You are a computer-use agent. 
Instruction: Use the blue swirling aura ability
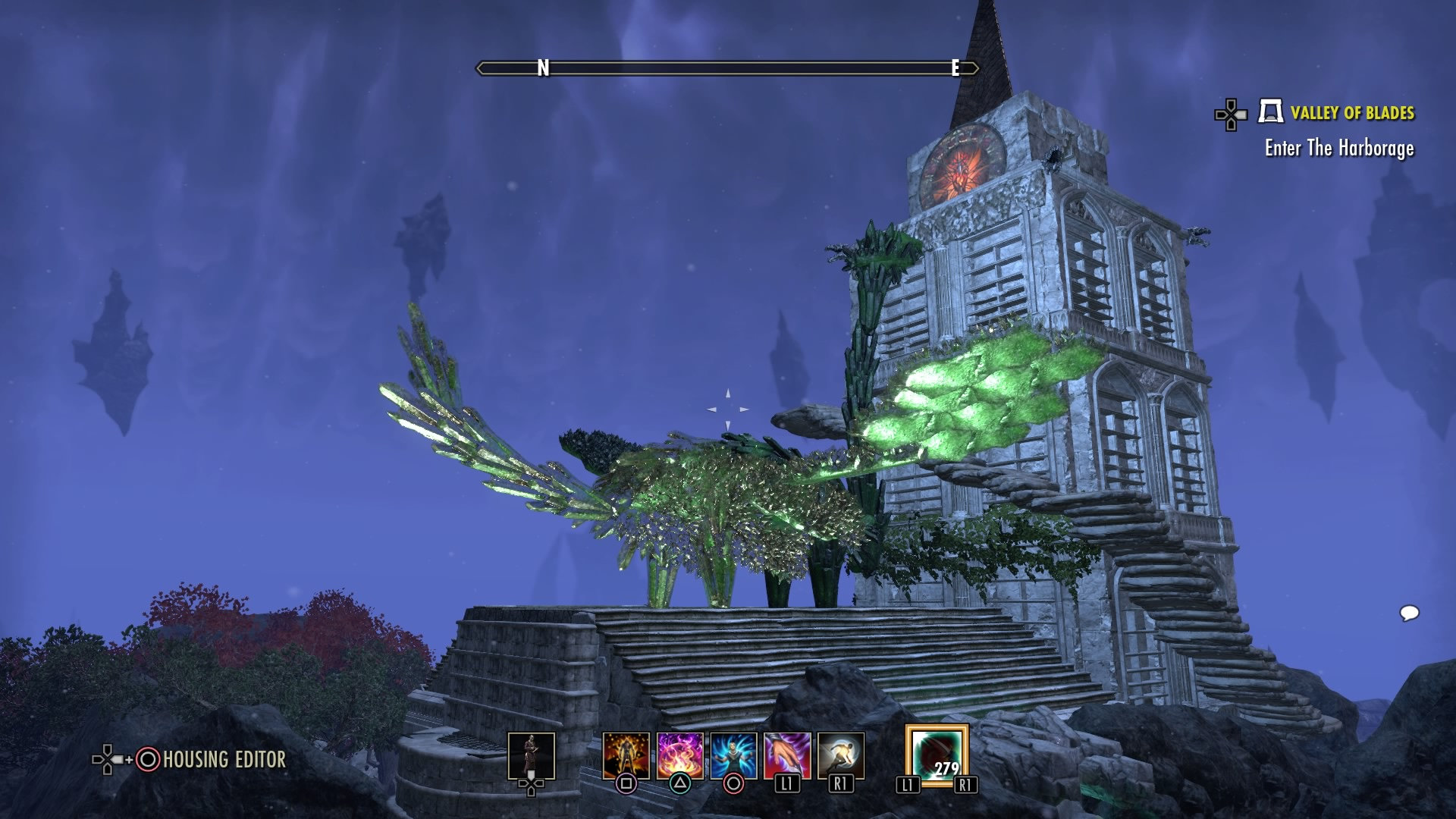[733, 755]
